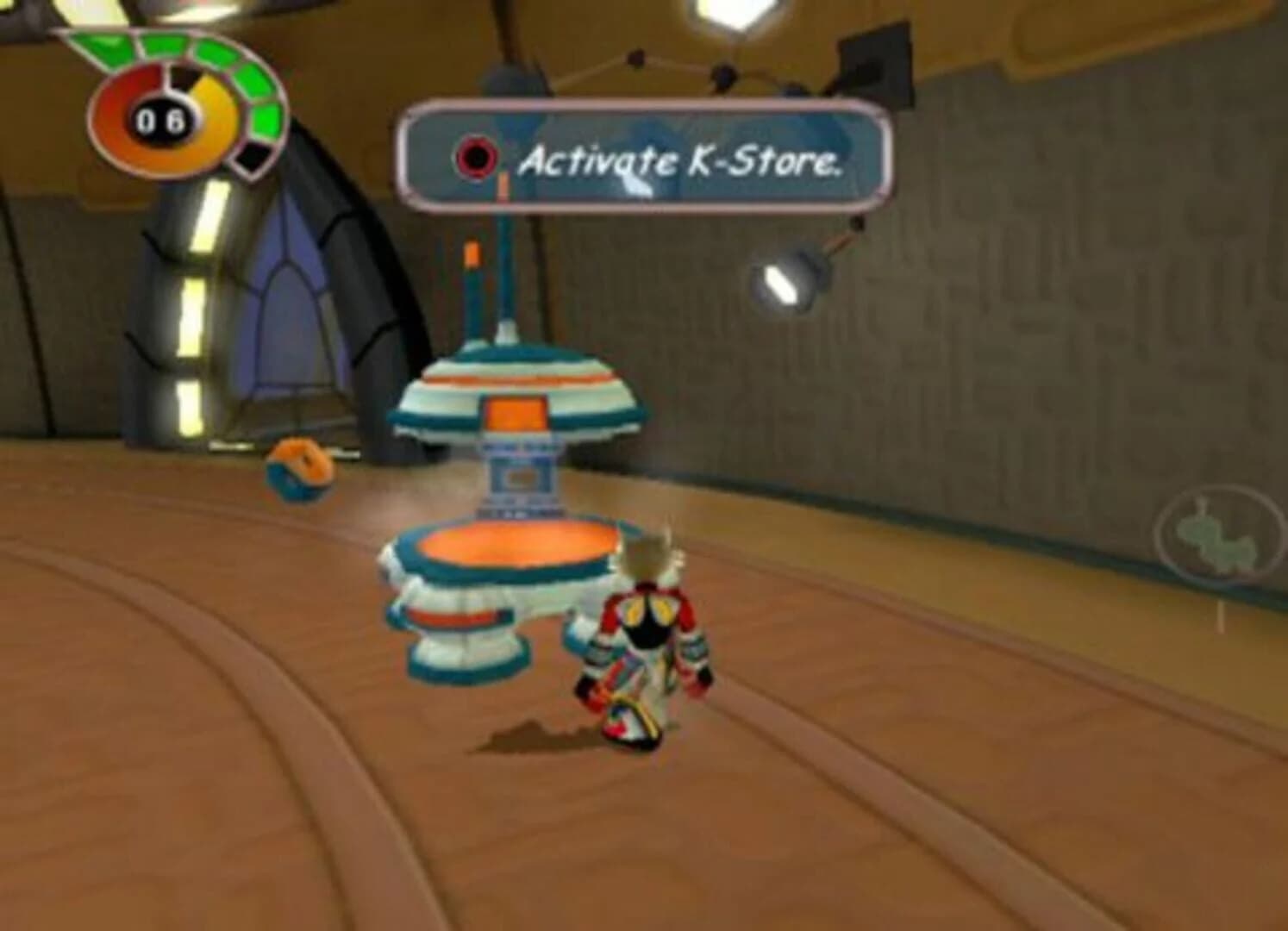Select the black counter showing 06
Image resolution: width=1288 pixels, height=931 pixels.
click(x=159, y=121)
